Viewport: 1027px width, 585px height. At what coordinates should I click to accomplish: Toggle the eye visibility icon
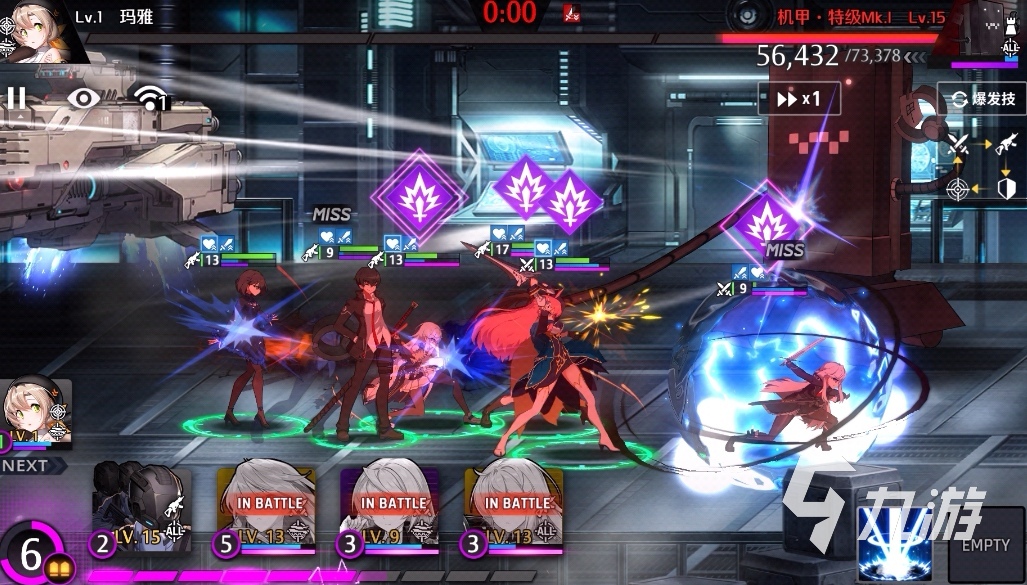[84, 97]
